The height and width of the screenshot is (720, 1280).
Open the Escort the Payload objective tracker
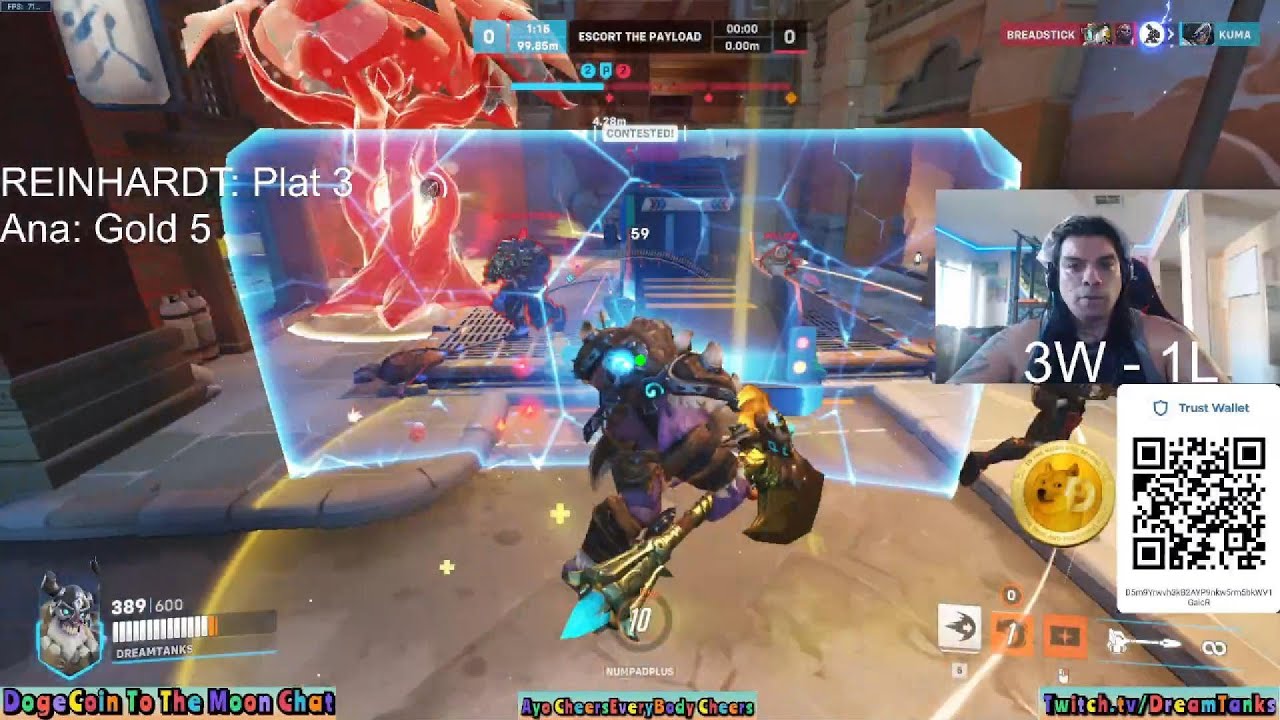point(639,37)
